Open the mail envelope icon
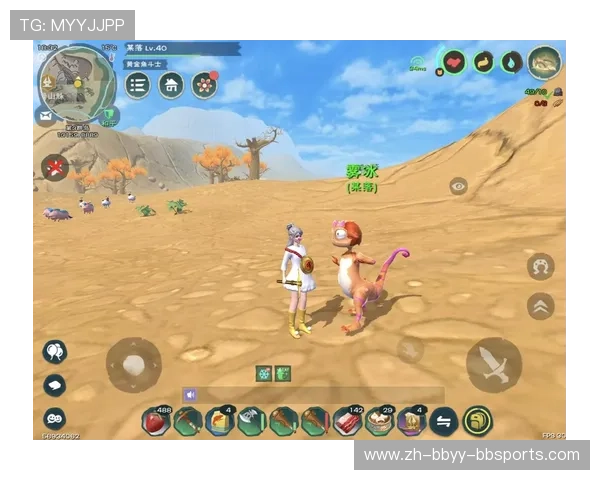This screenshot has width=600, height=480. [x=45, y=116]
